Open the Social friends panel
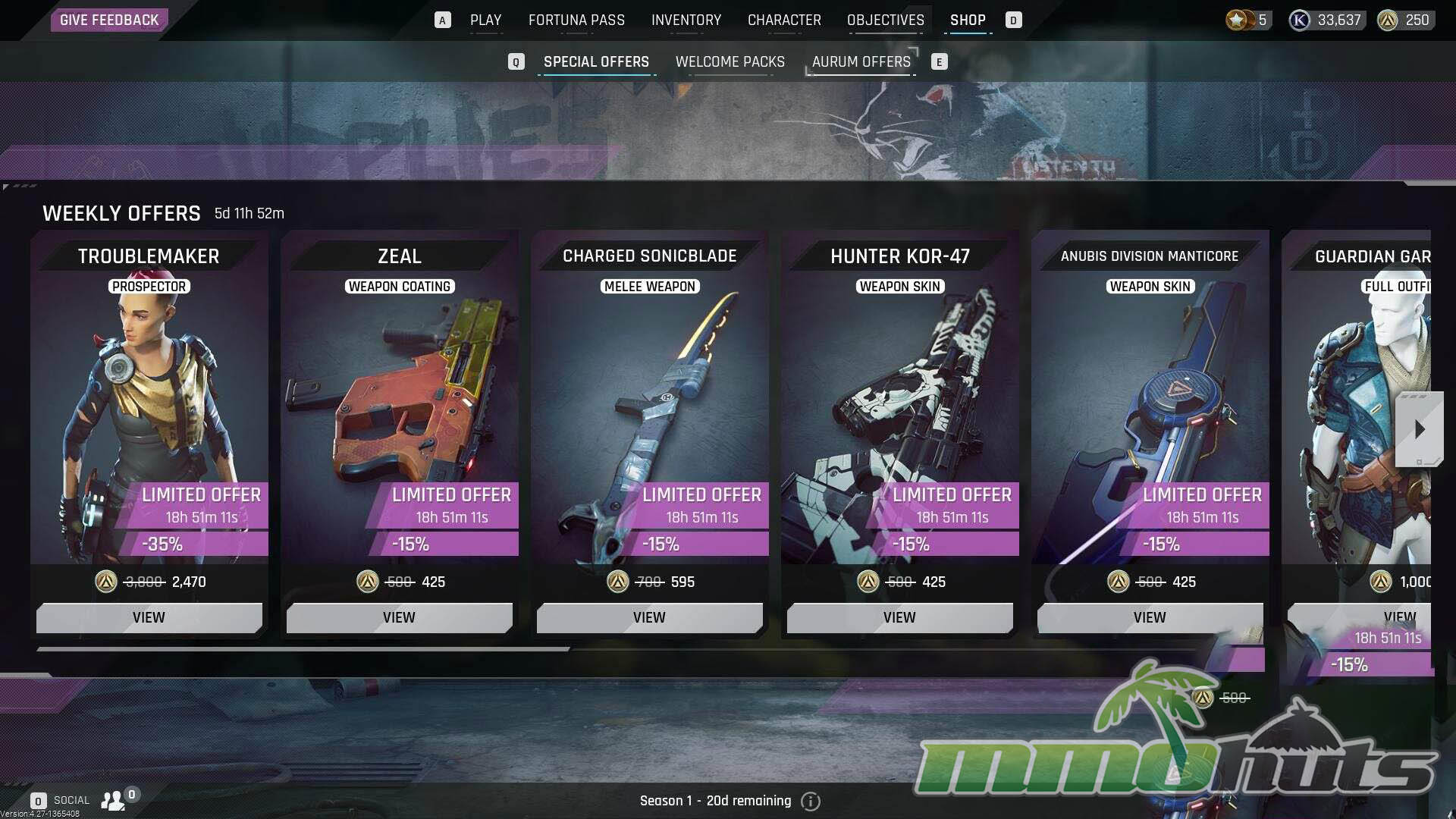This screenshot has width=1456, height=819. coord(112,800)
